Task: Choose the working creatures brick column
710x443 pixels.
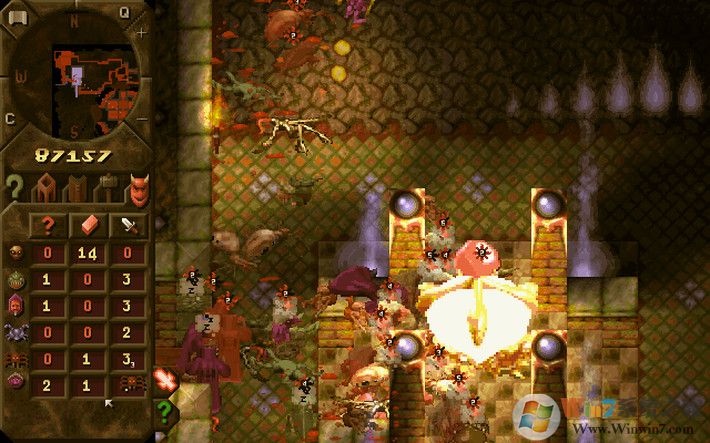Action: click(88, 225)
